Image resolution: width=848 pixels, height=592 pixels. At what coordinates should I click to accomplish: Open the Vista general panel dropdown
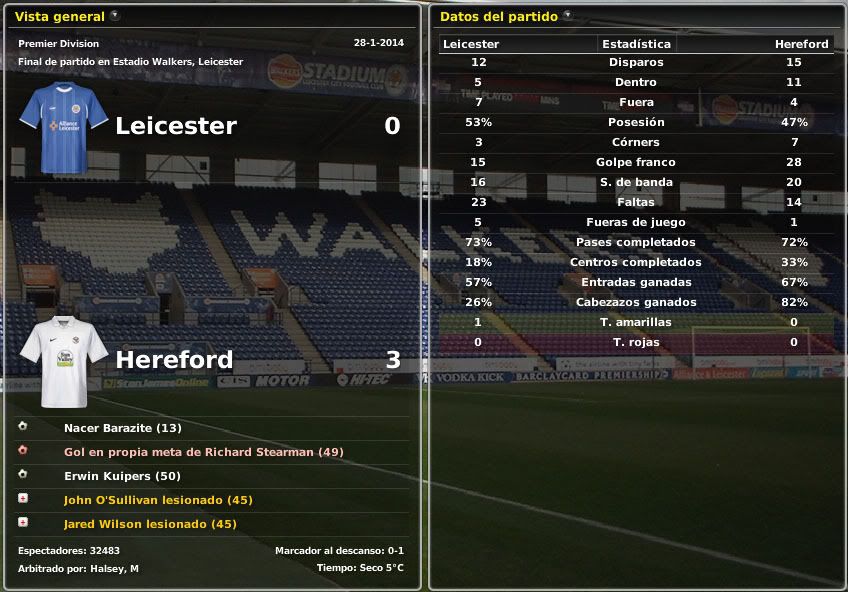click(115, 16)
